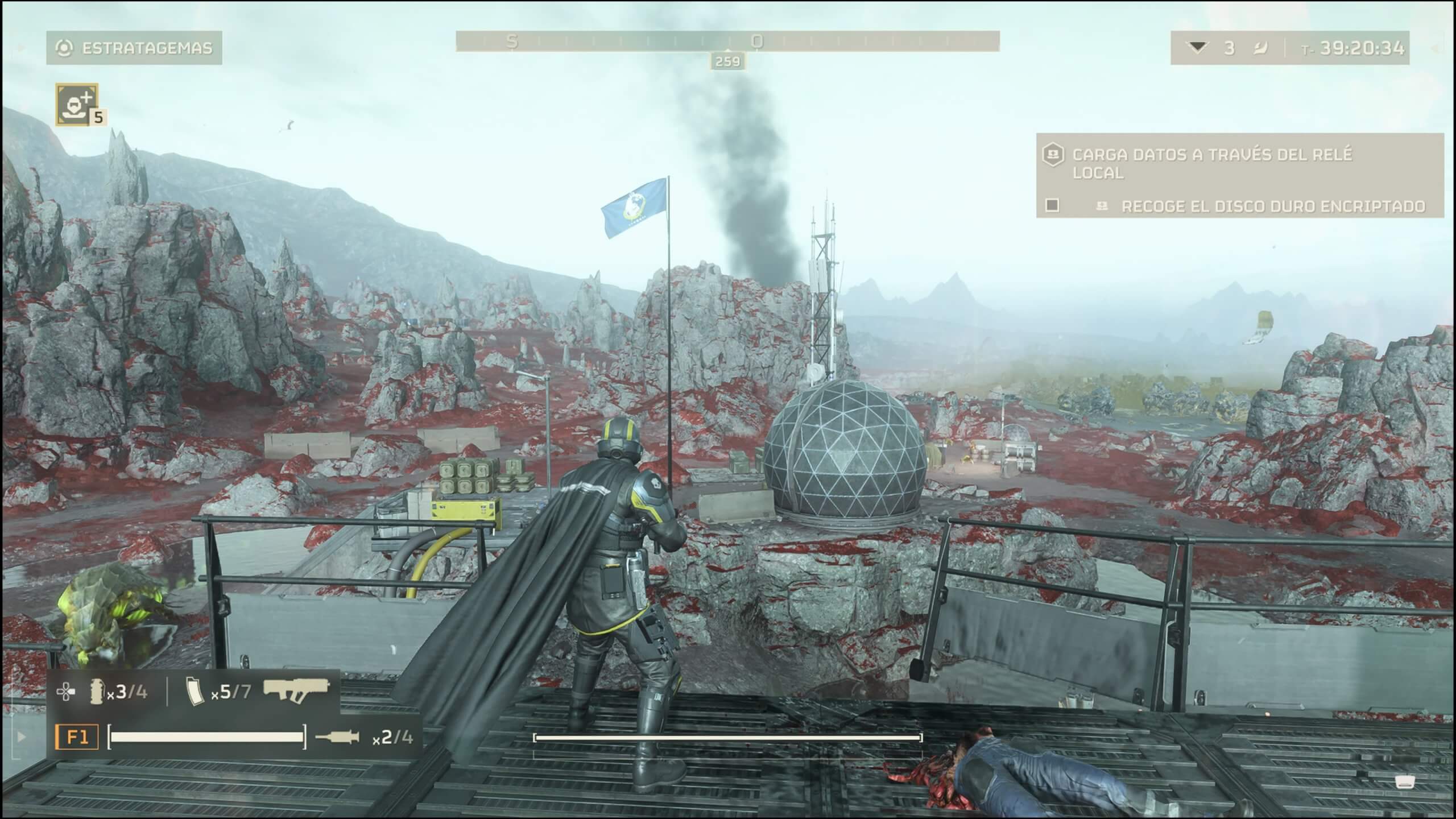
Task: Choose the primary rifle weapon icon
Action: [296, 690]
